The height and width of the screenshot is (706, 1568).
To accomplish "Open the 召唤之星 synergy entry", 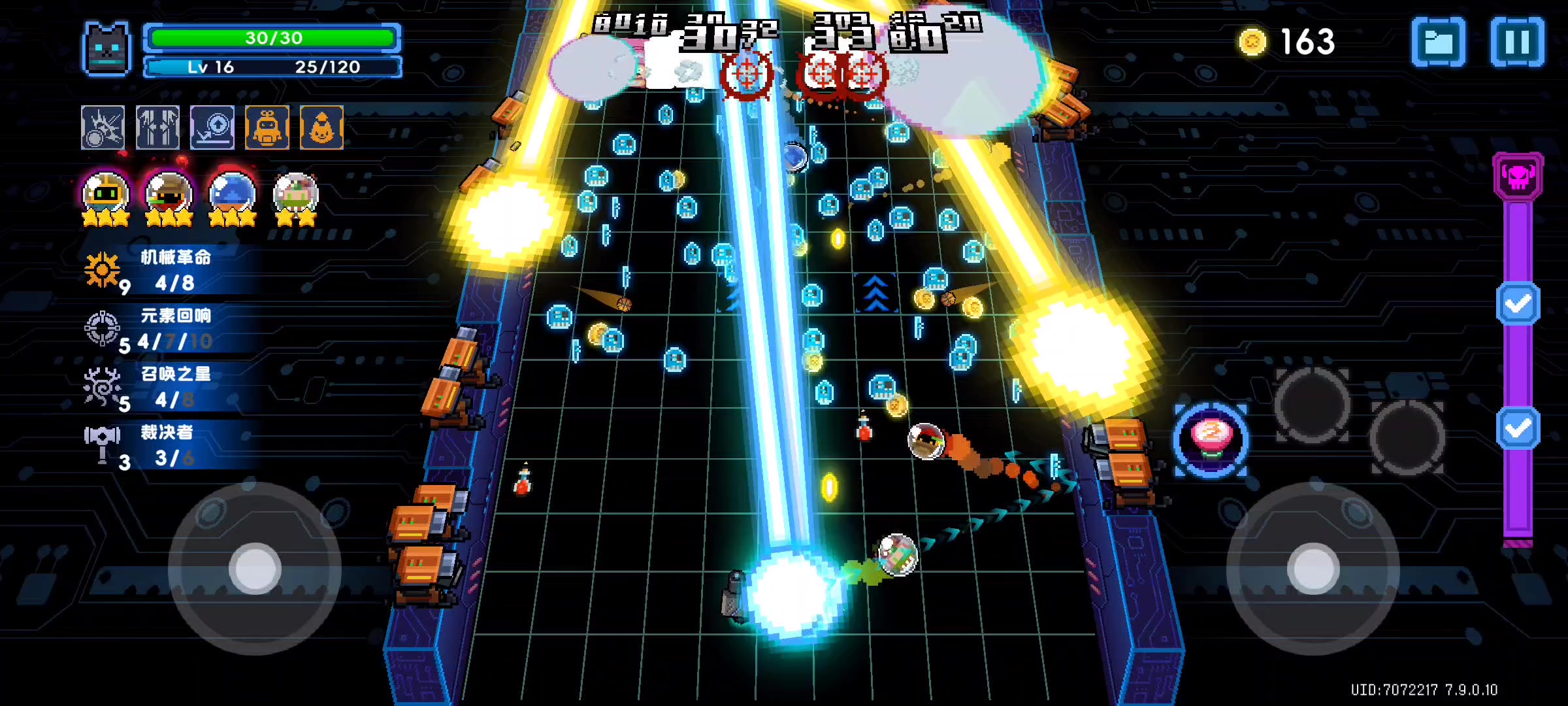I will (x=170, y=386).
